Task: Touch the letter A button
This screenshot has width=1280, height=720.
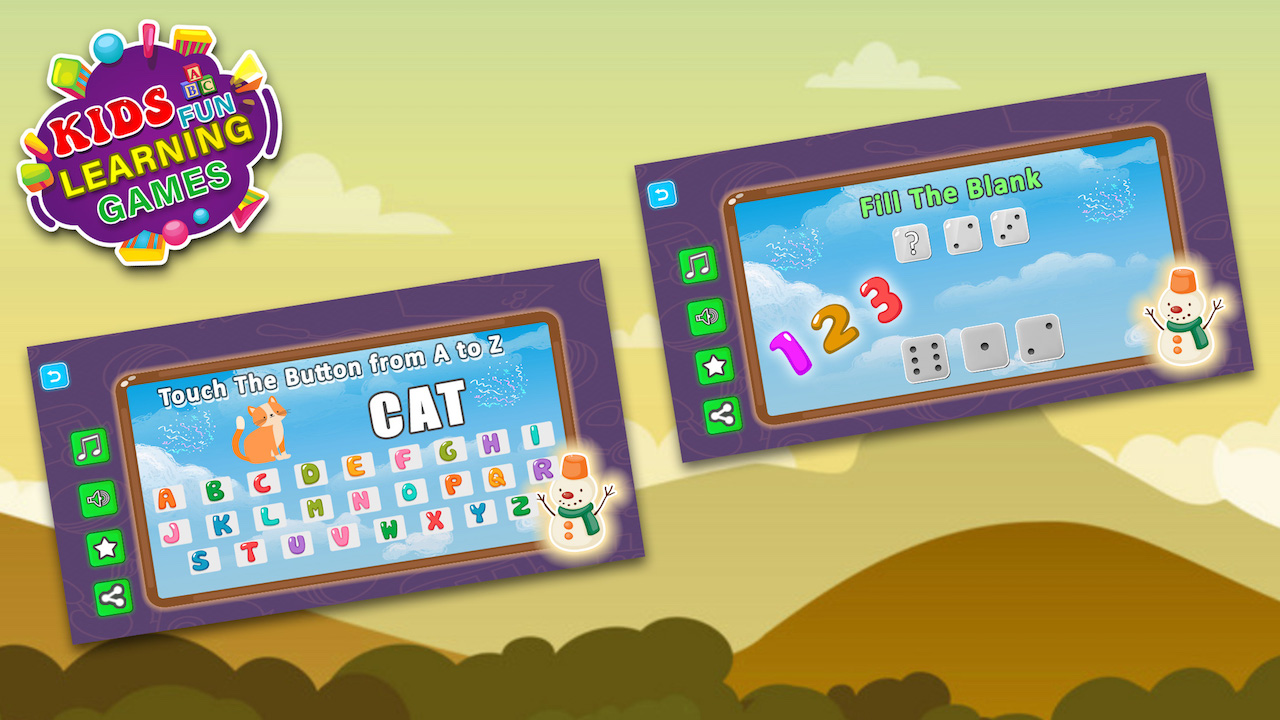Action: [x=166, y=499]
